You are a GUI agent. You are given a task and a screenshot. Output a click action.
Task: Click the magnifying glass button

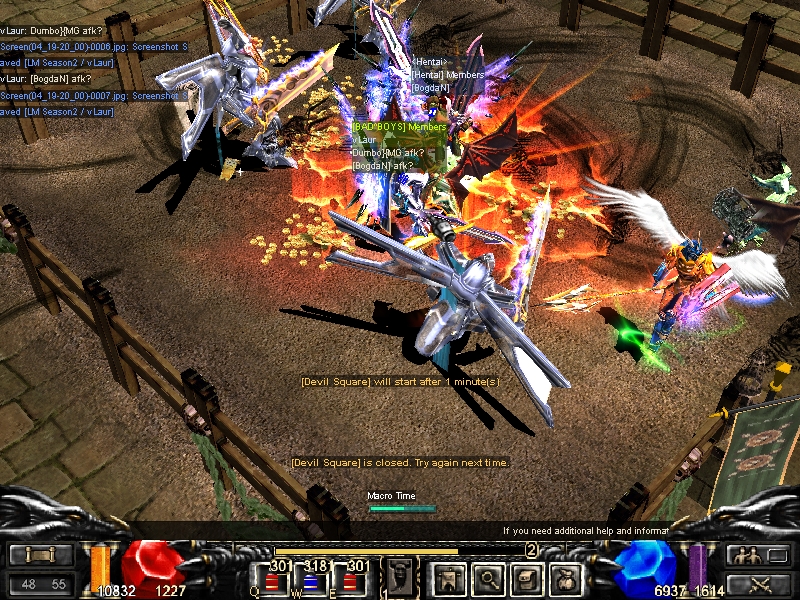(x=489, y=578)
